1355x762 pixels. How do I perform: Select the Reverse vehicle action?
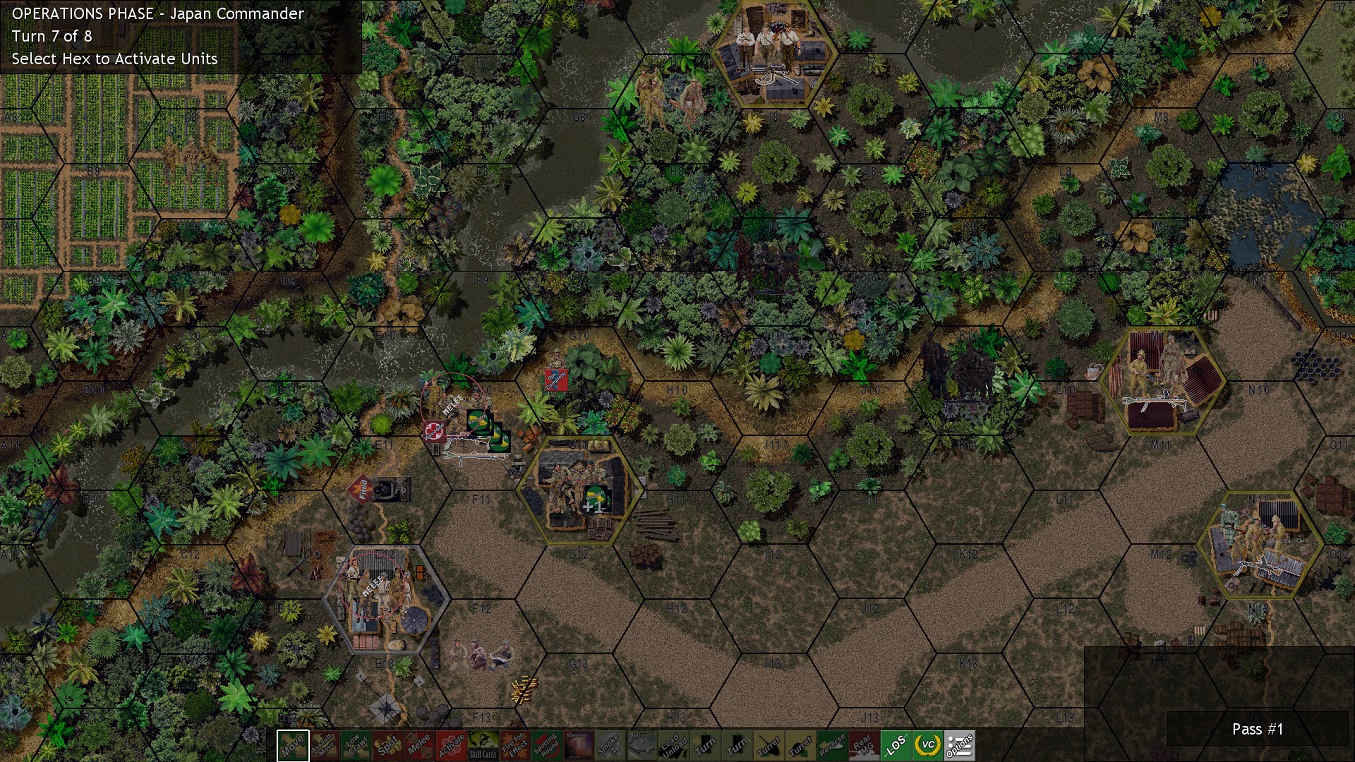832,746
